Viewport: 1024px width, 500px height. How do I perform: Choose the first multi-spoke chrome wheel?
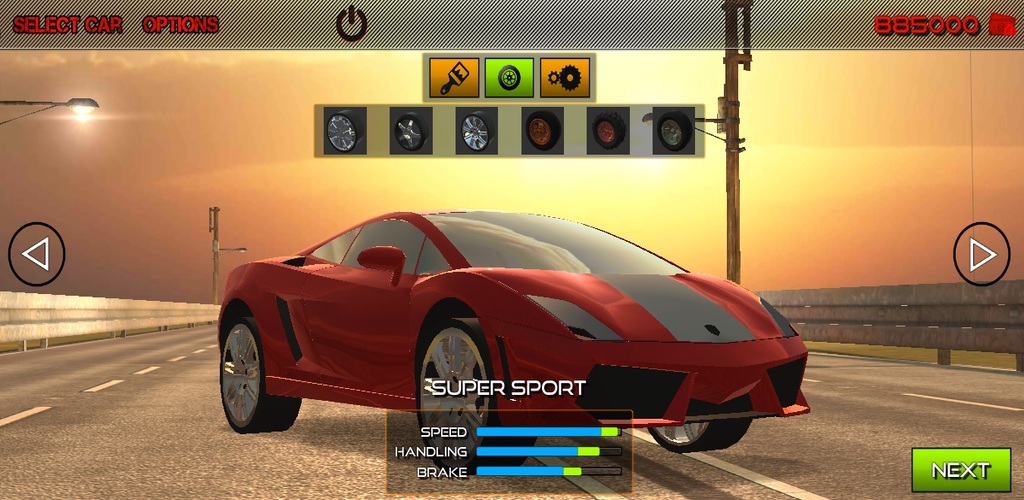[344, 131]
